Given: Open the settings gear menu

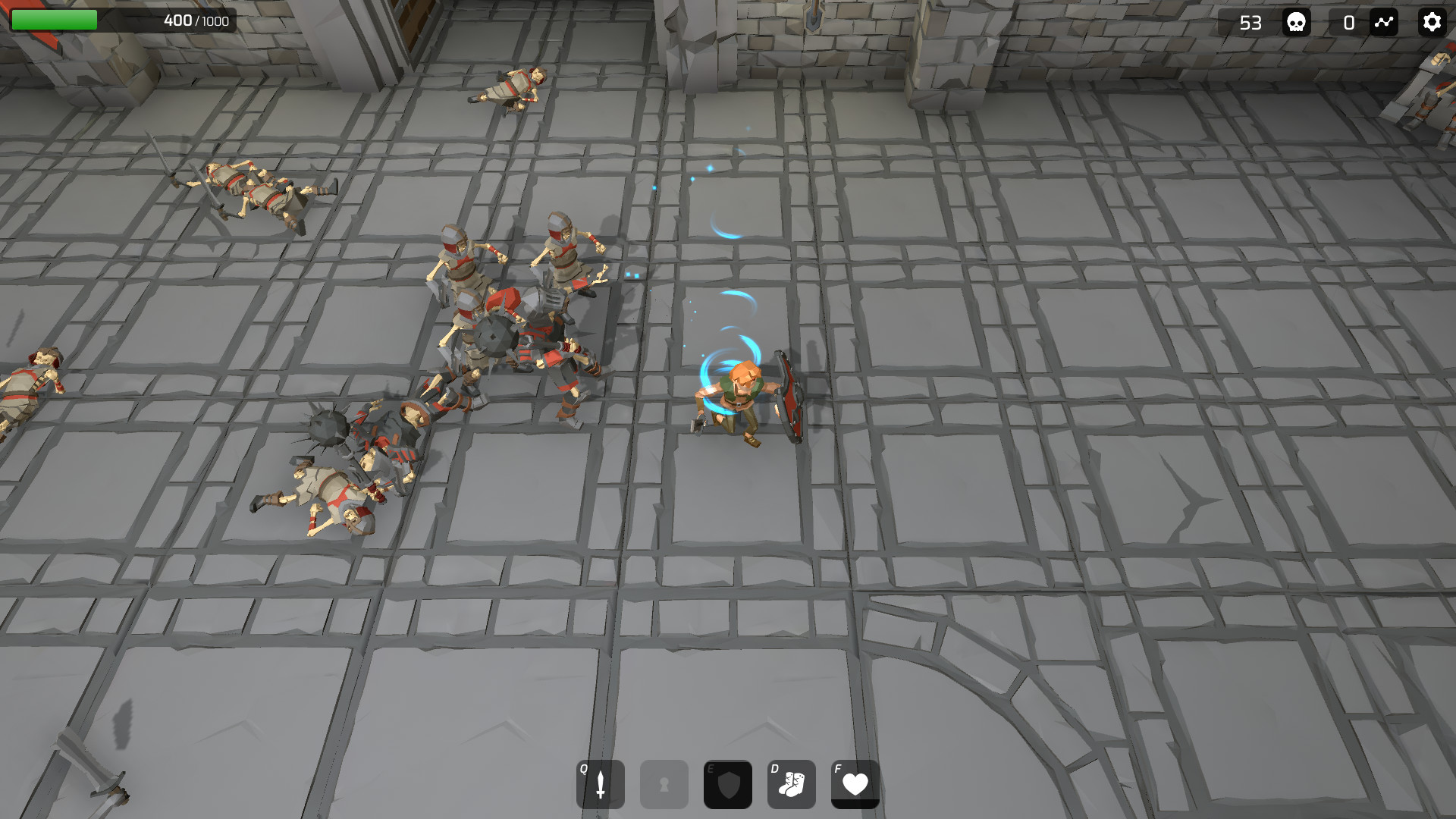Looking at the screenshot, I should point(1431,23).
